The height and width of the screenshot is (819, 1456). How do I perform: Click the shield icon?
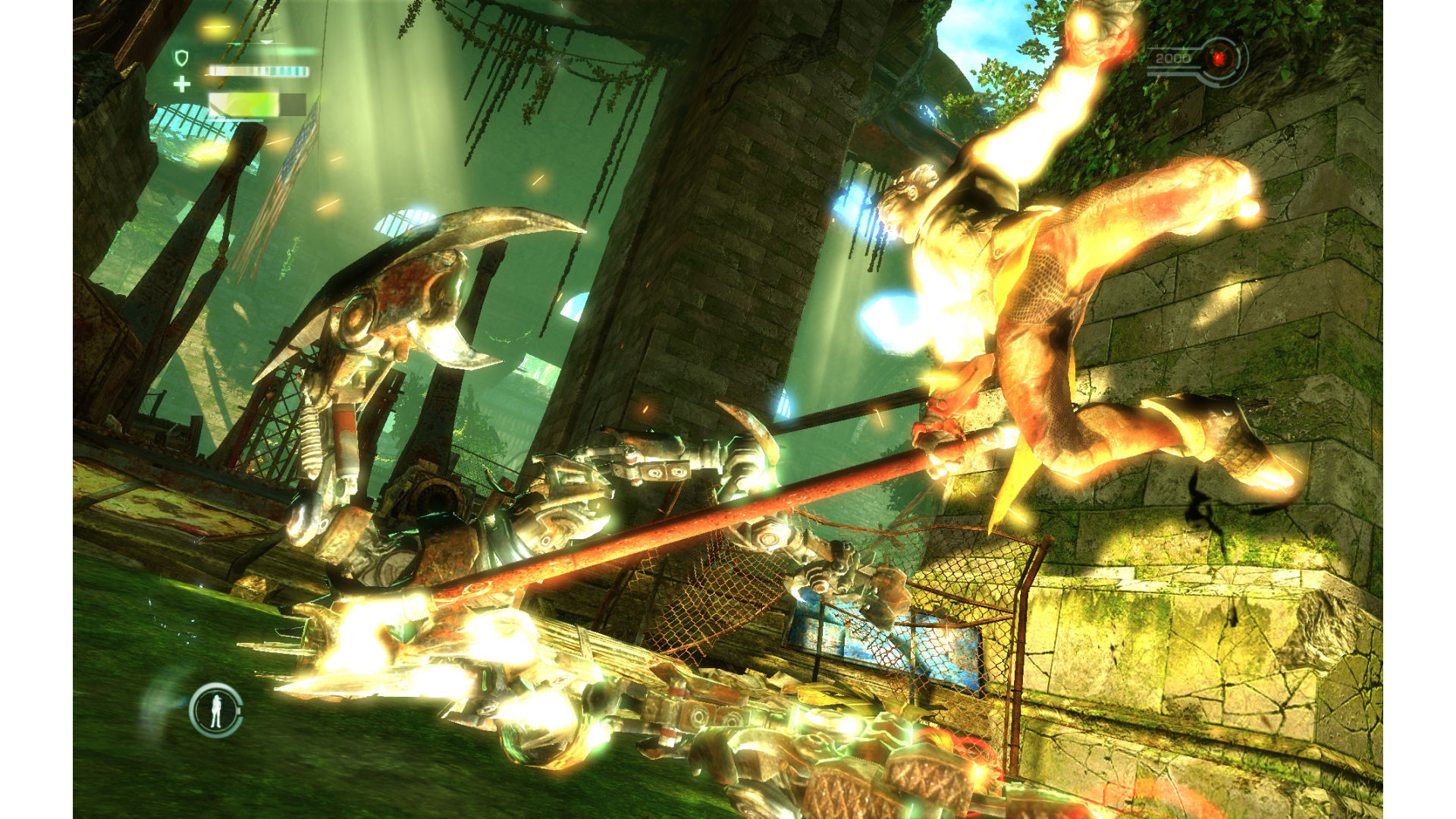click(x=181, y=58)
